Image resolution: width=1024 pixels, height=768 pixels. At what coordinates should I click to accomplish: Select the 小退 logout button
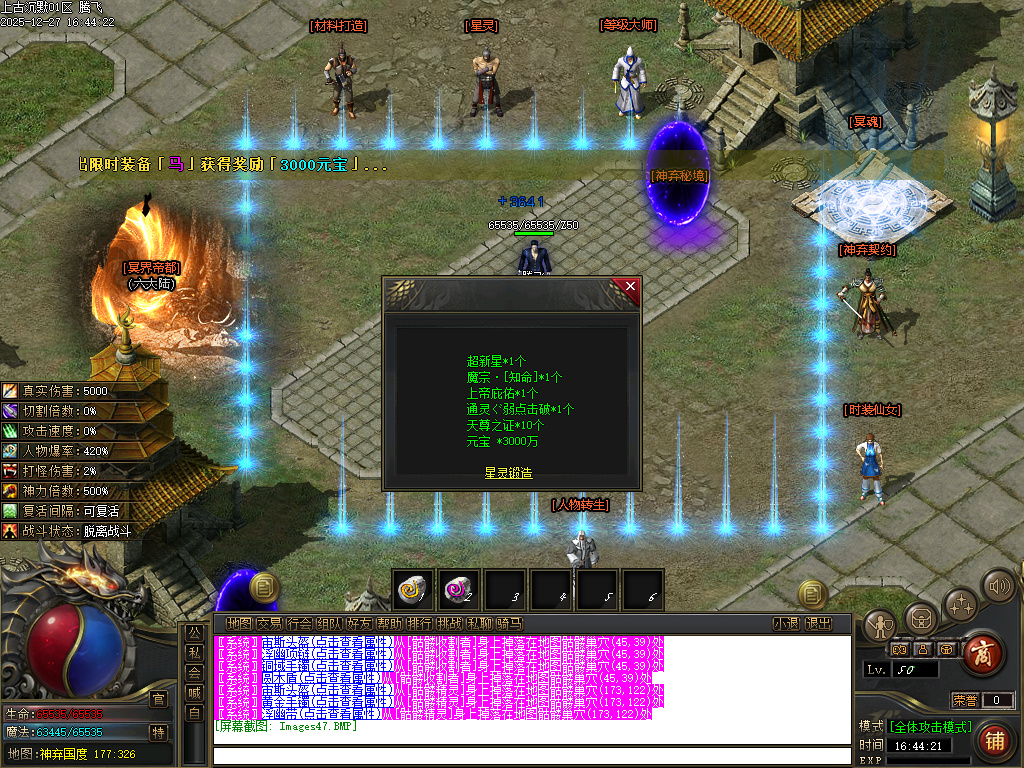click(786, 624)
